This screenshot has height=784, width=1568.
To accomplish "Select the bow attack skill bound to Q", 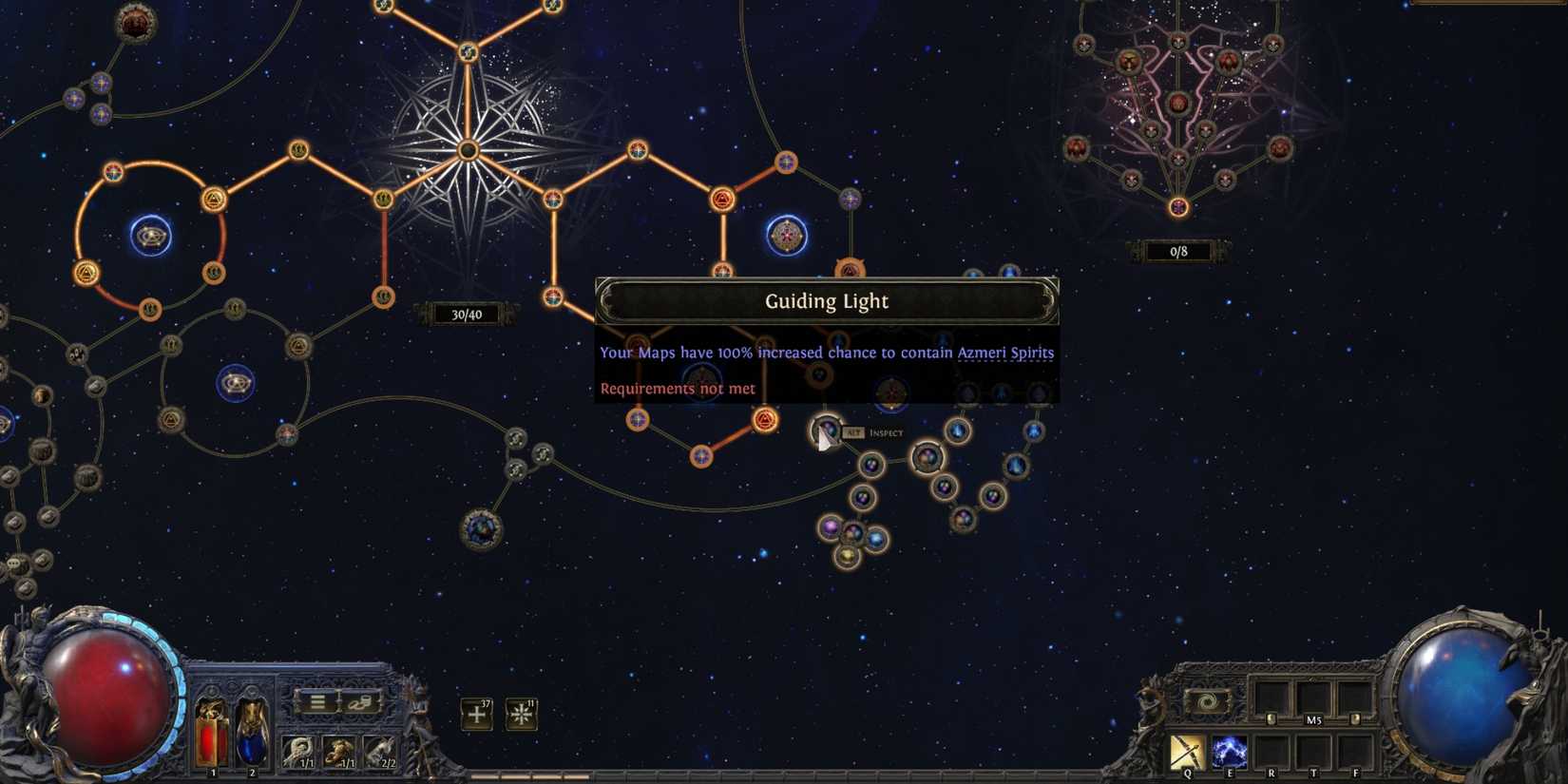I will 1188,751.
